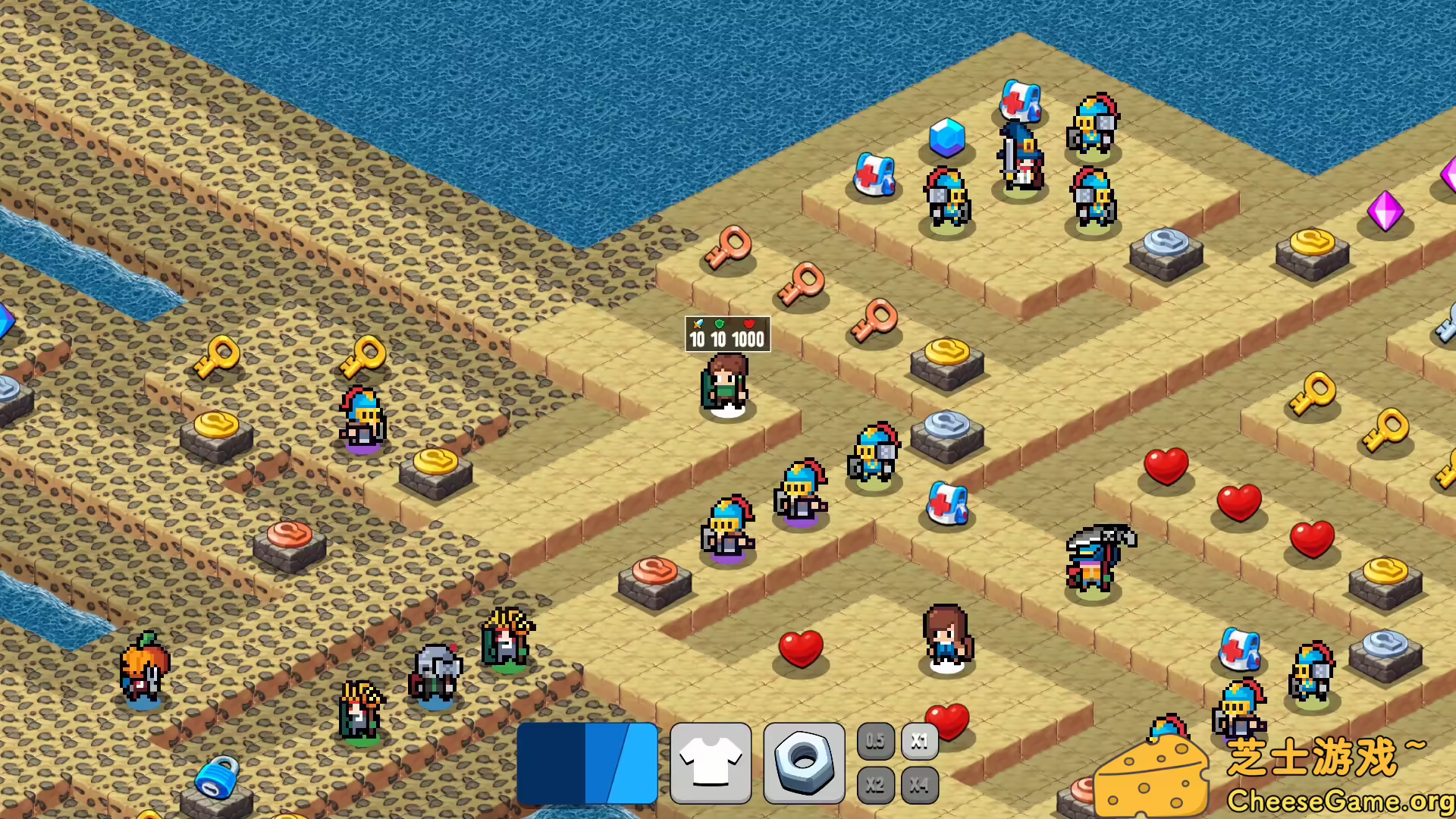
Task: Enable X4 game speed
Action: (919, 785)
